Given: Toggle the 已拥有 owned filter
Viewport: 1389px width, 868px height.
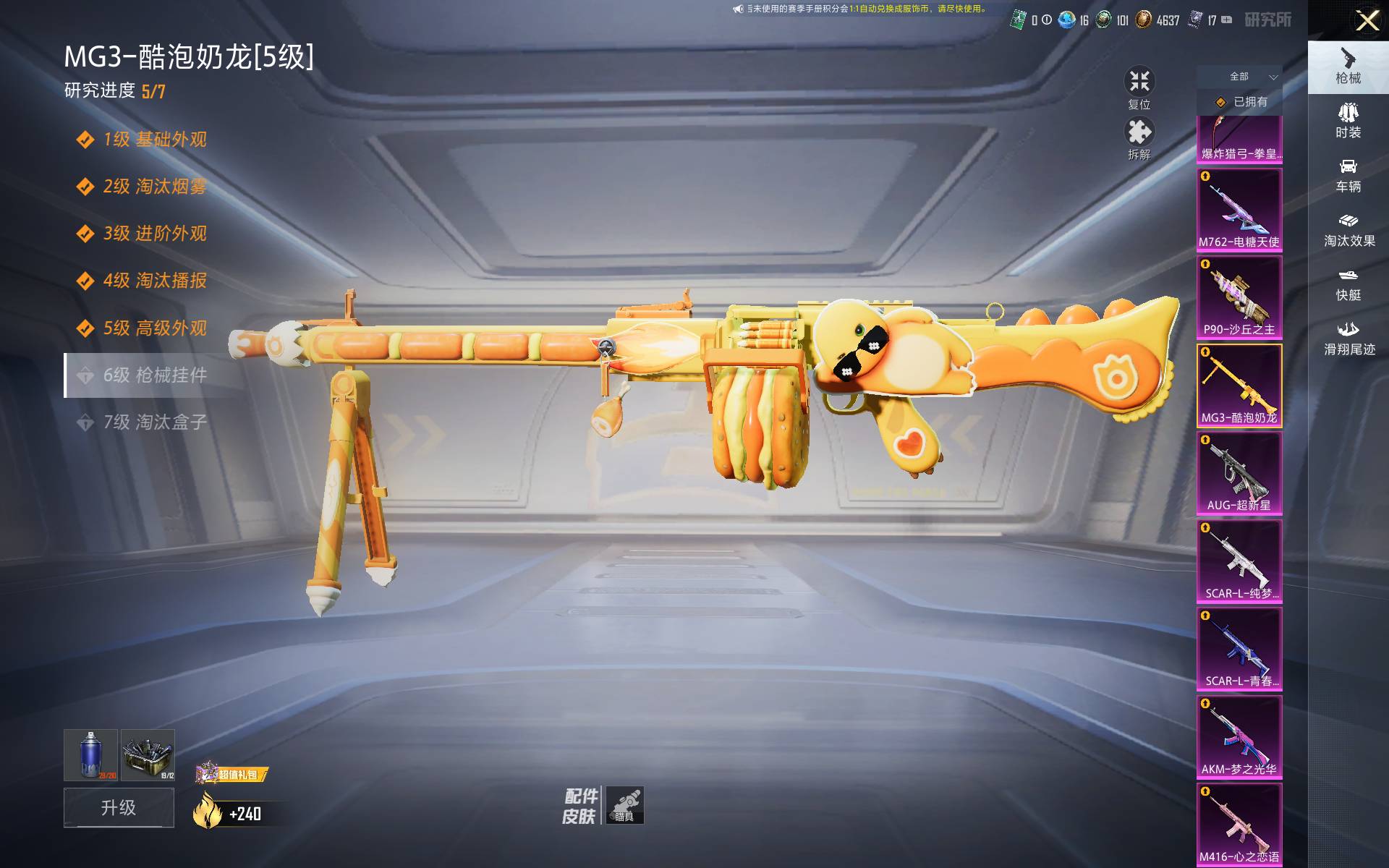Looking at the screenshot, I should (1239, 102).
